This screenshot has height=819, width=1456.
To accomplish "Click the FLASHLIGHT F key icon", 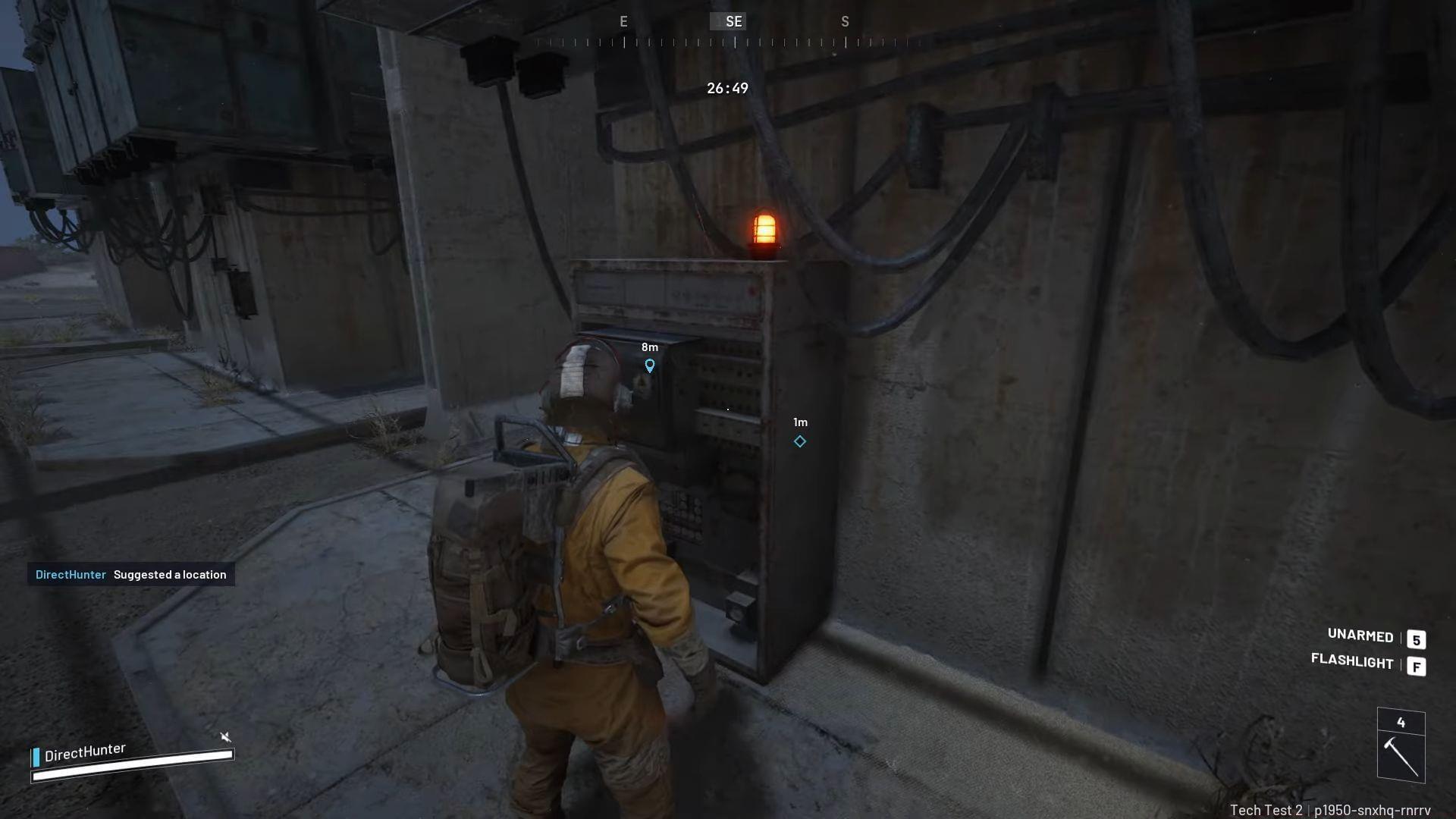I will click(1417, 666).
